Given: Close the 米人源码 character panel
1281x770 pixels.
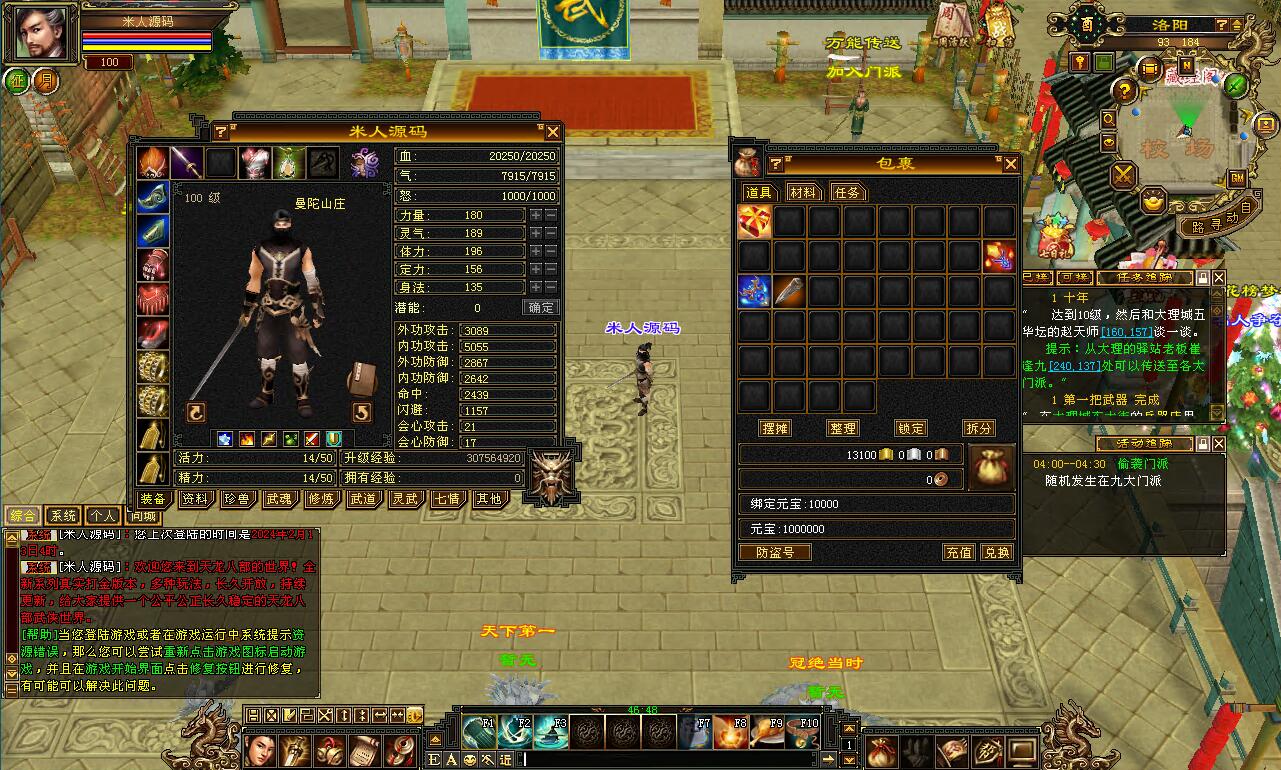Looking at the screenshot, I should click(x=552, y=132).
